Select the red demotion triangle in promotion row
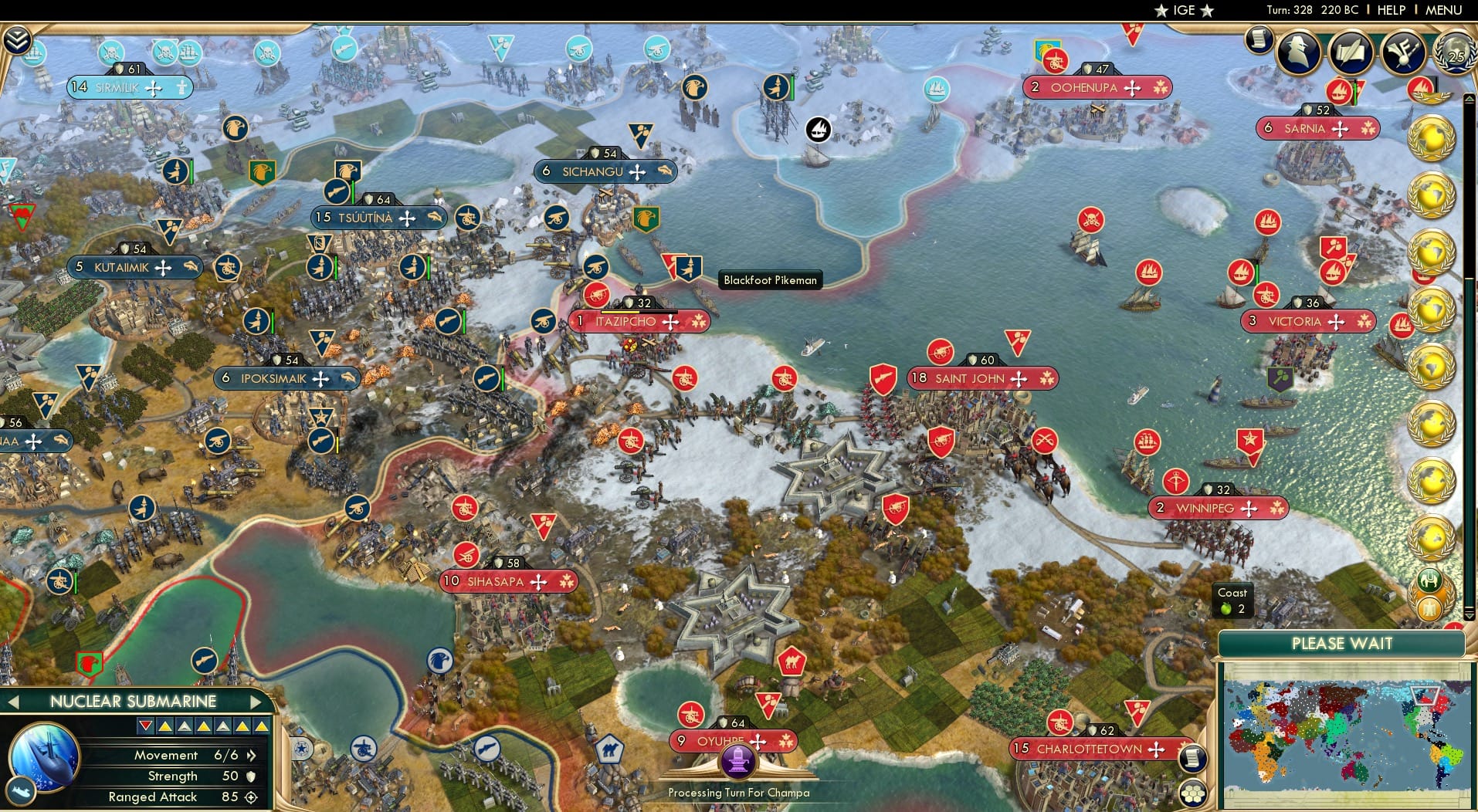Image resolution: width=1478 pixels, height=812 pixels. point(145,726)
